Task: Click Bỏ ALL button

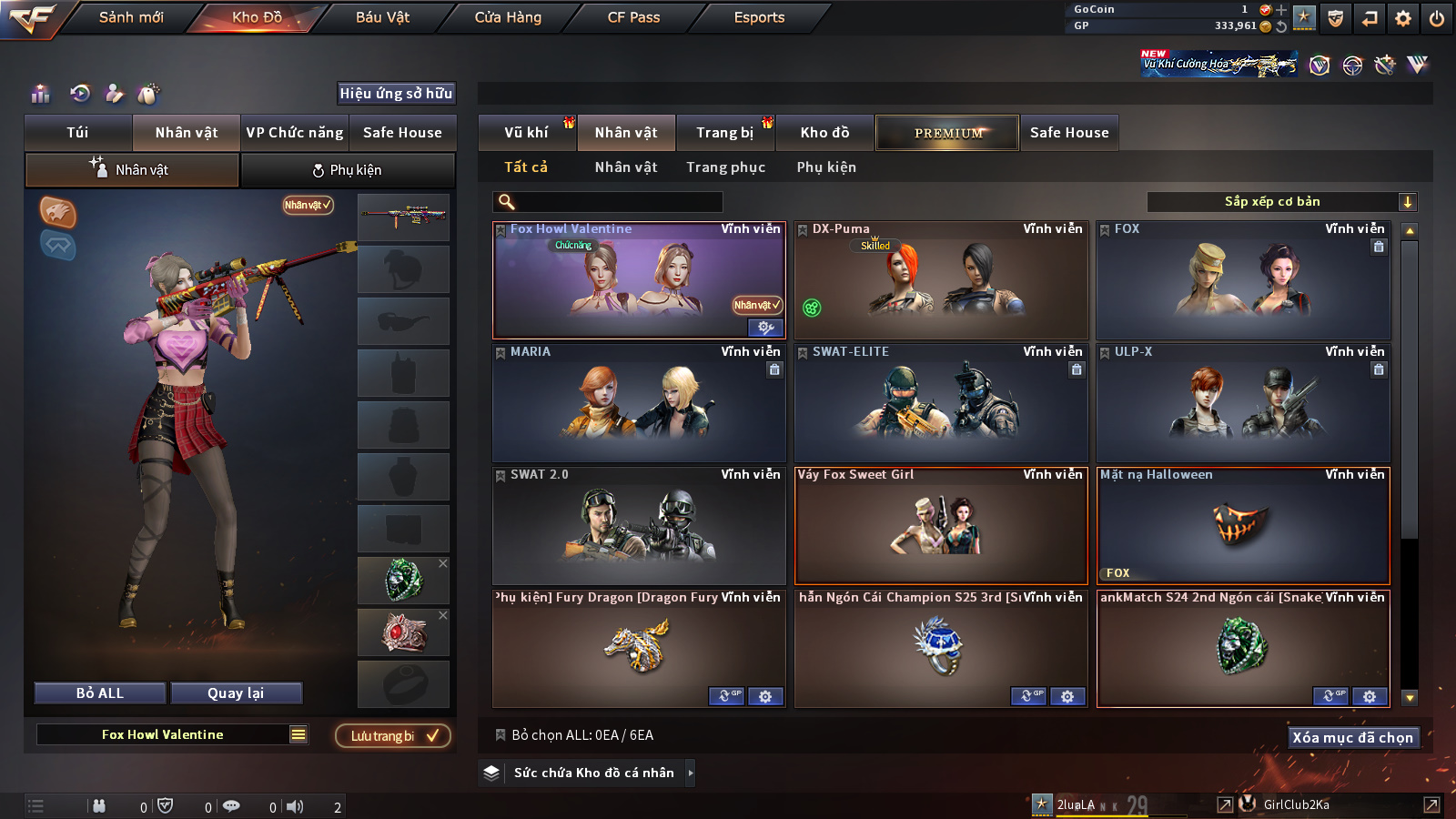Action: [x=100, y=693]
